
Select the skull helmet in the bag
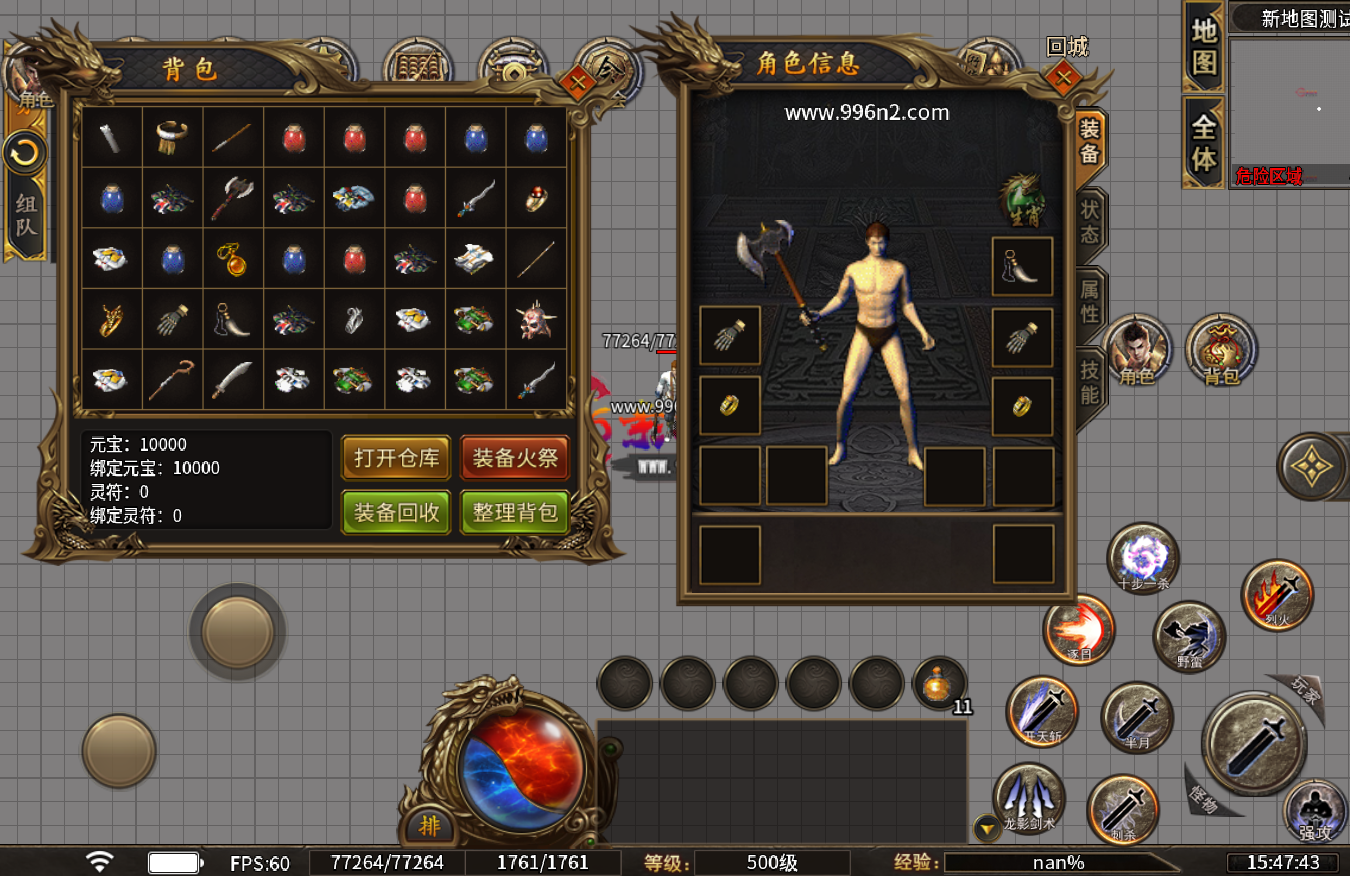coord(536,320)
